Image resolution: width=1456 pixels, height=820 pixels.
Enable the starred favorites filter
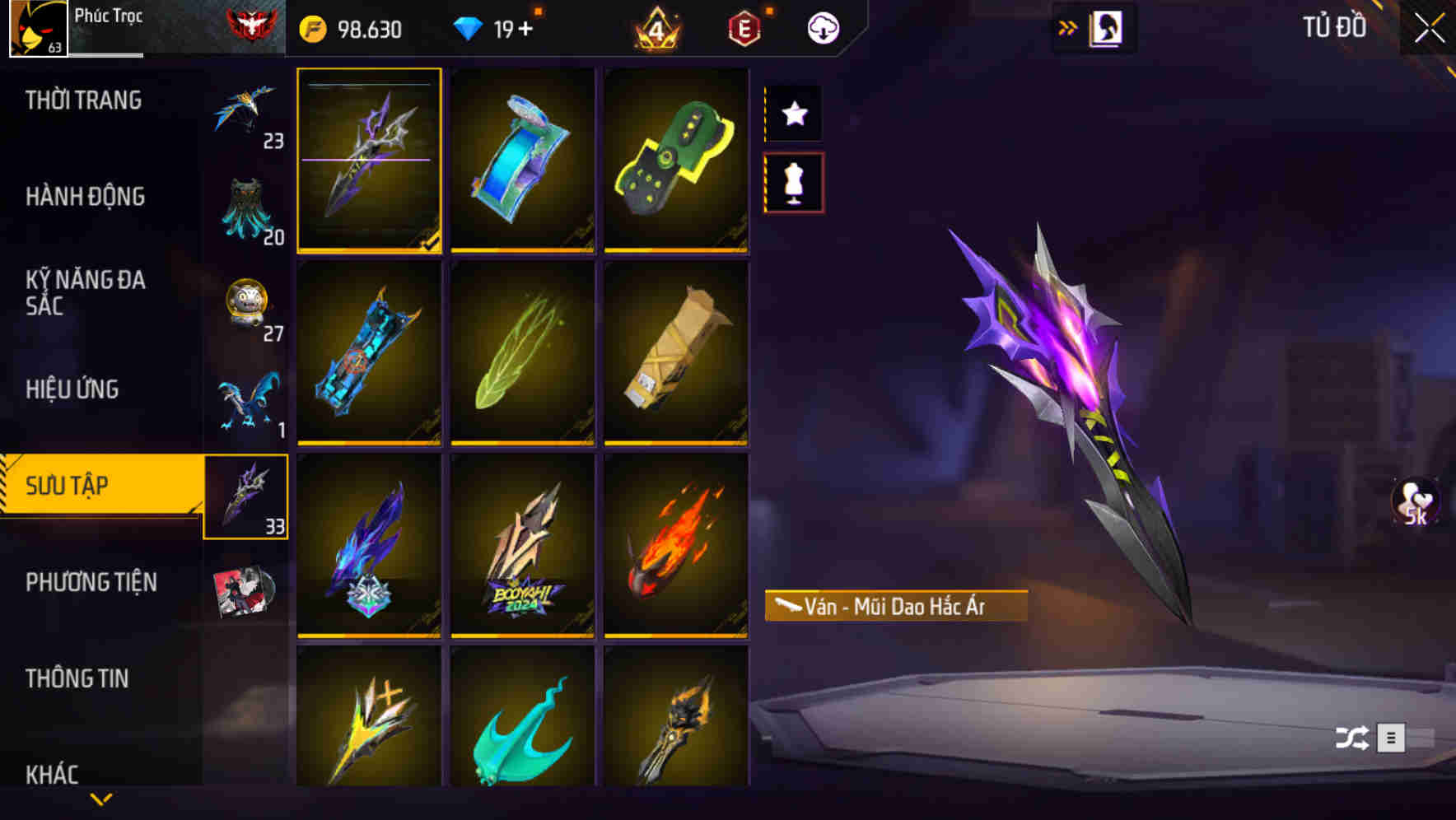tap(793, 114)
